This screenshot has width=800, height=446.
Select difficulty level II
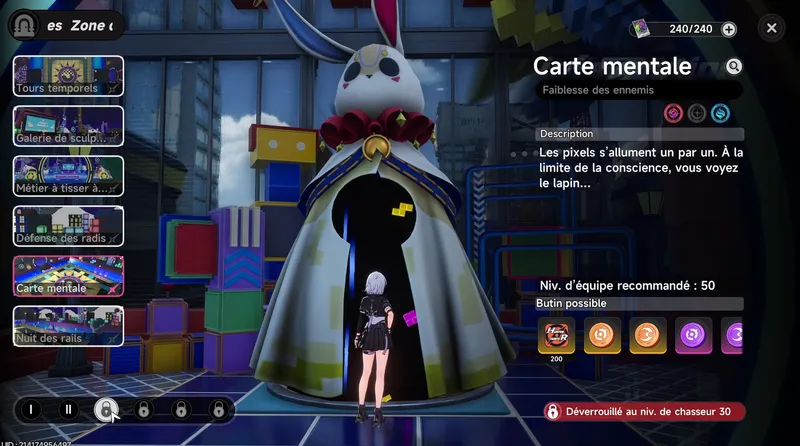point(68,409)
